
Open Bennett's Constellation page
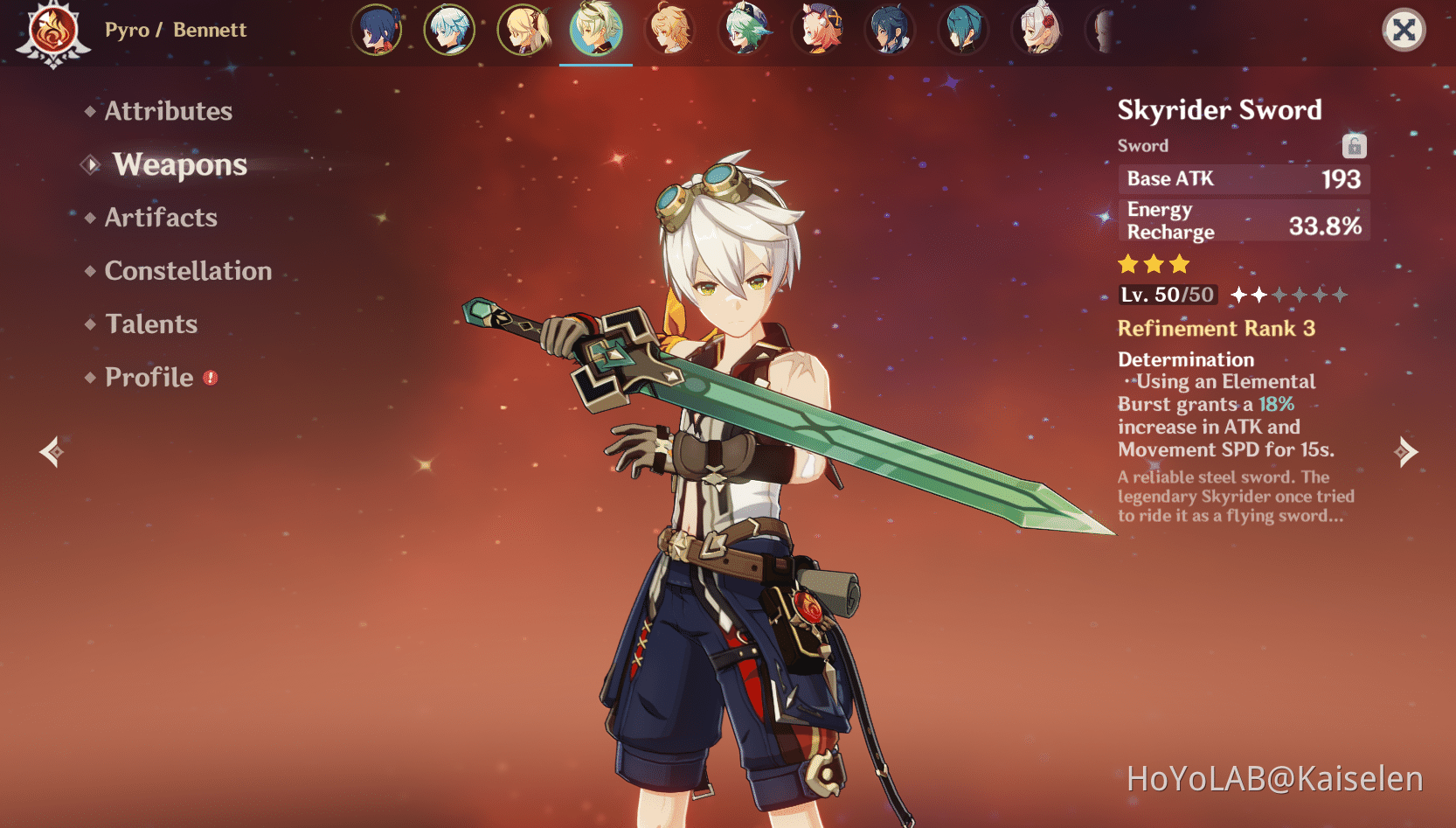point(188,271)
